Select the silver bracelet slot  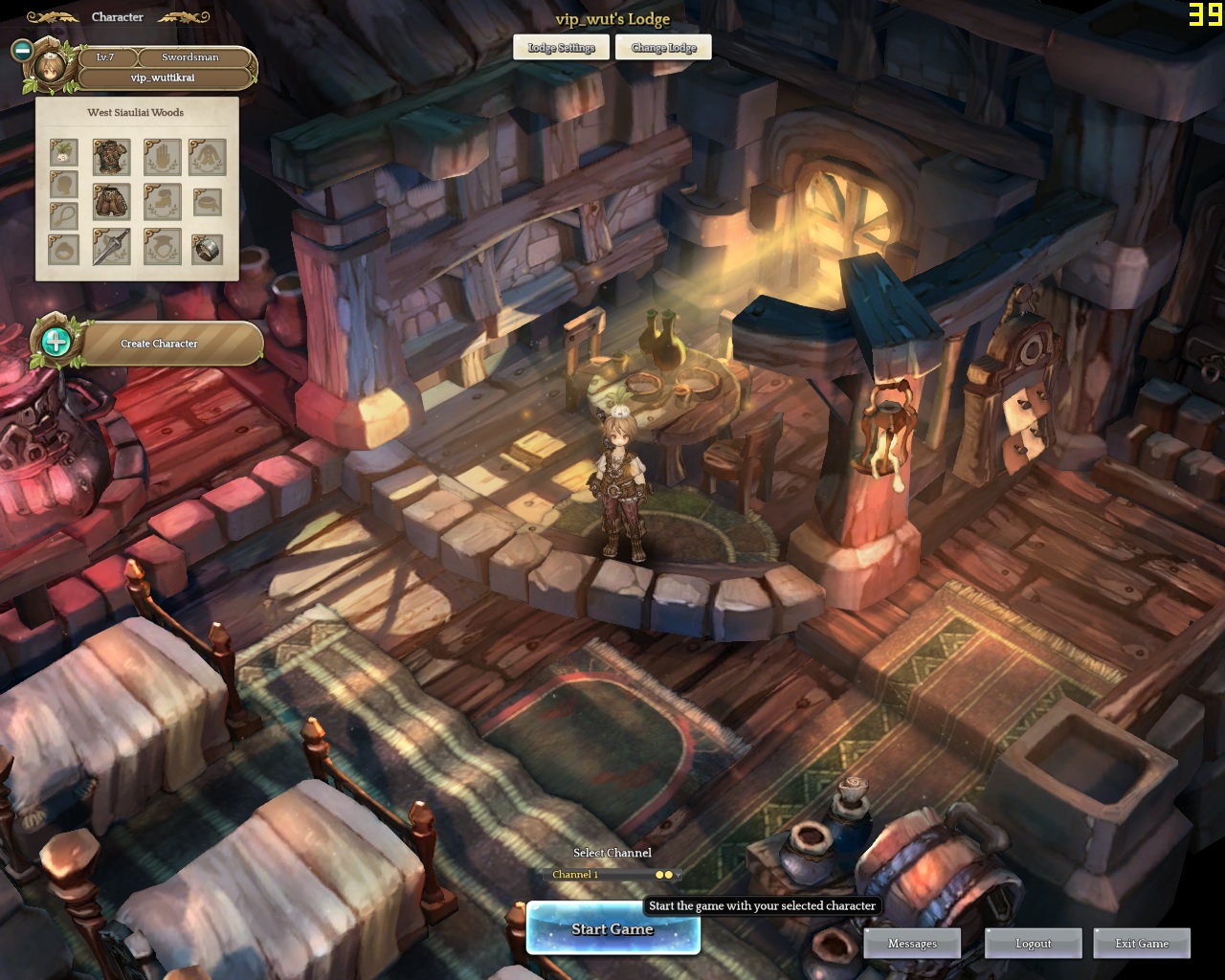[x=208, y=249]
